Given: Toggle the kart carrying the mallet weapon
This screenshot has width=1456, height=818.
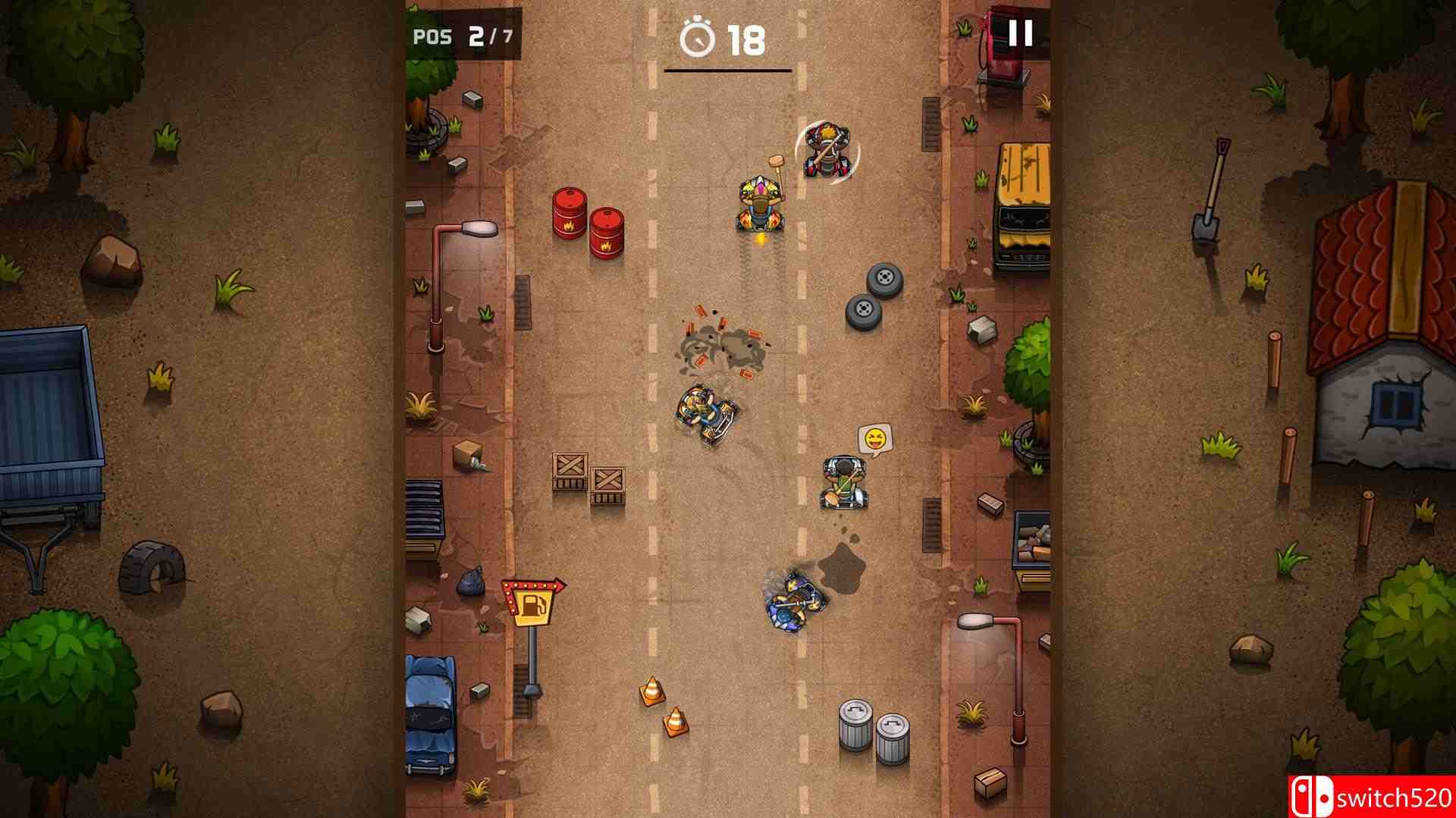Looking at the screenshot, I should pyautogui.click(x=762, y=205).
